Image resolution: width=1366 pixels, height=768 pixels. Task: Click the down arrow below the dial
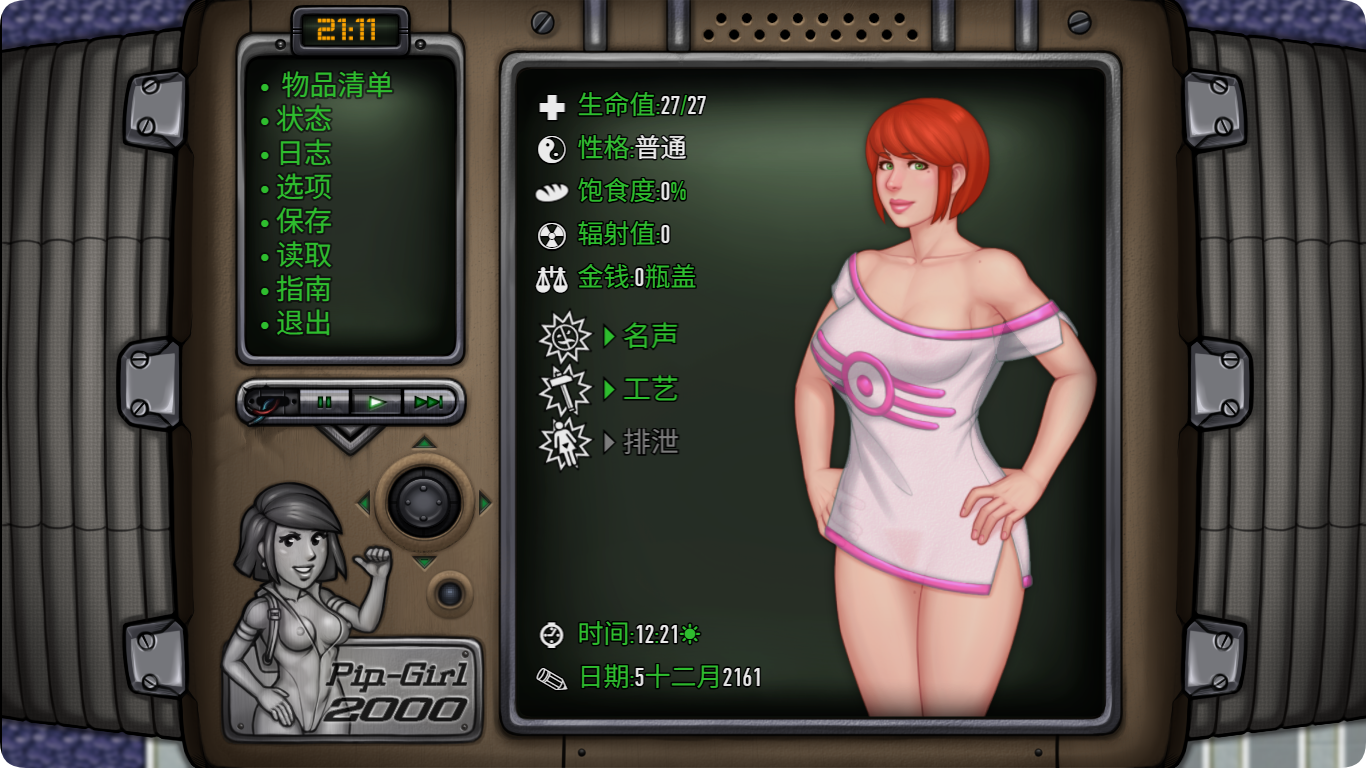(x=425, y=563)
